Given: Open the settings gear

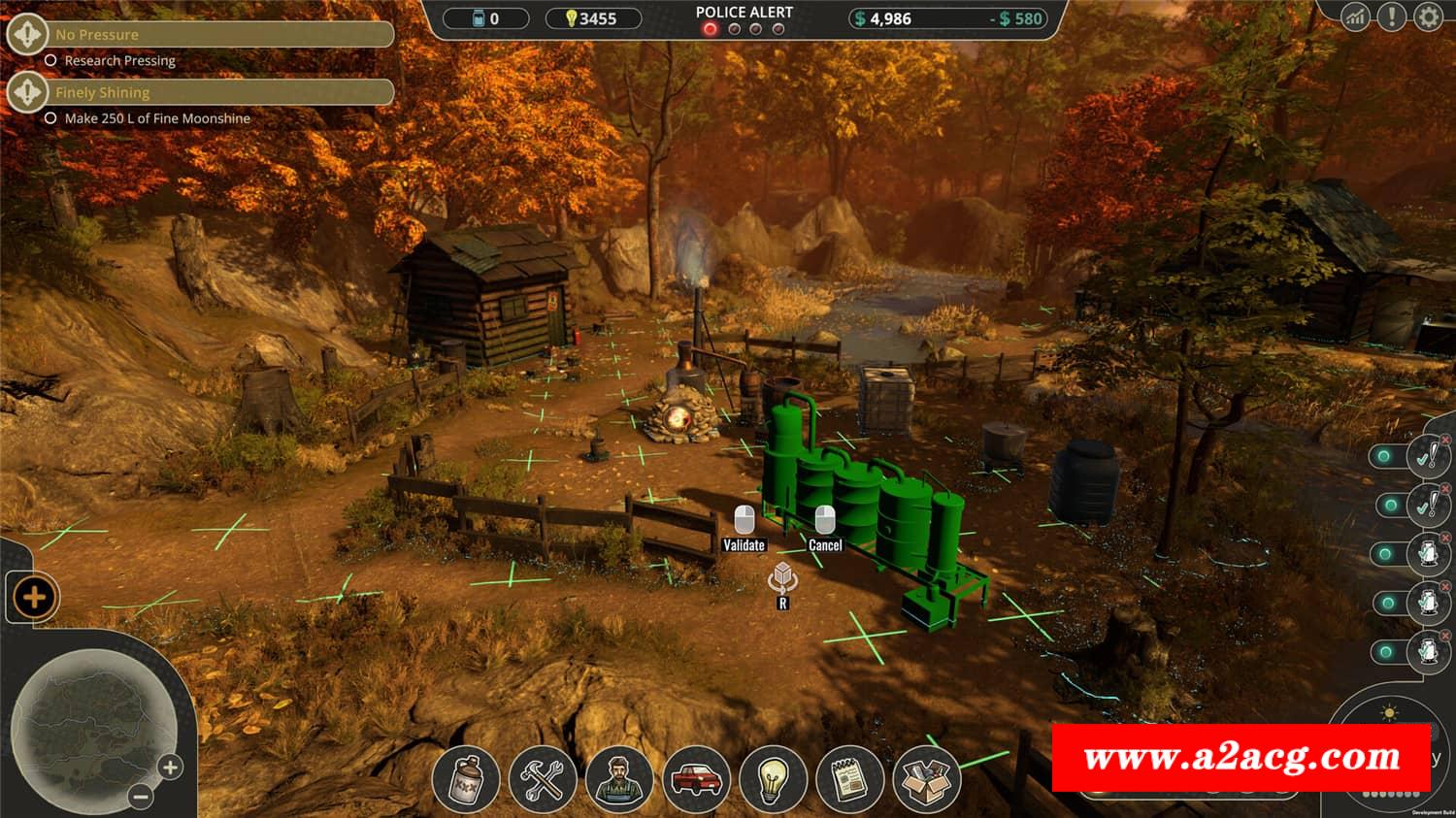Looking at the screenshot, I should pyautogui.click(x=1428, y=16).
